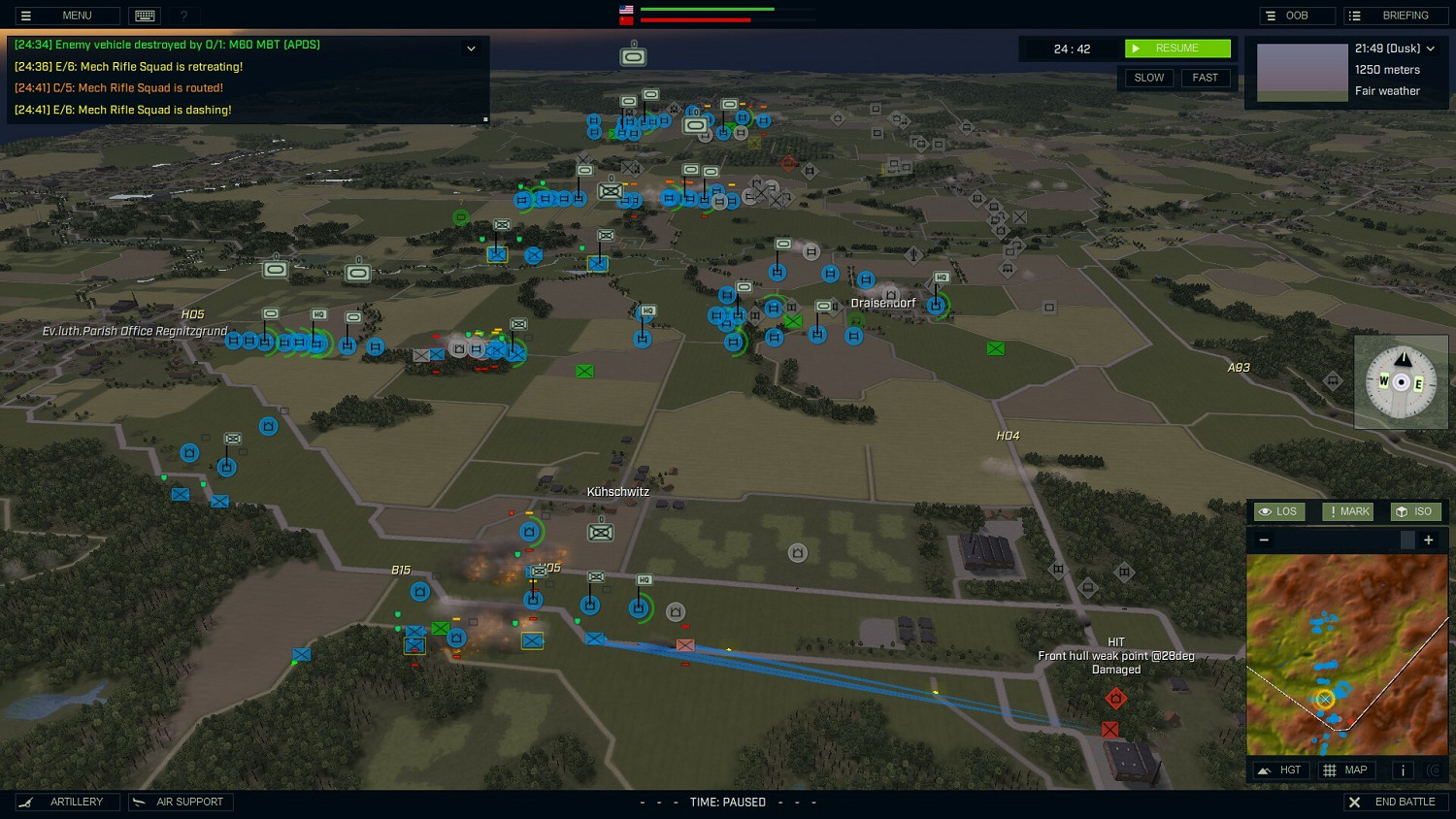Click the info icon under the minimap
The height and width of the screenshot is (819, 1456).
pyautogui.click(x=1402, y=770)
